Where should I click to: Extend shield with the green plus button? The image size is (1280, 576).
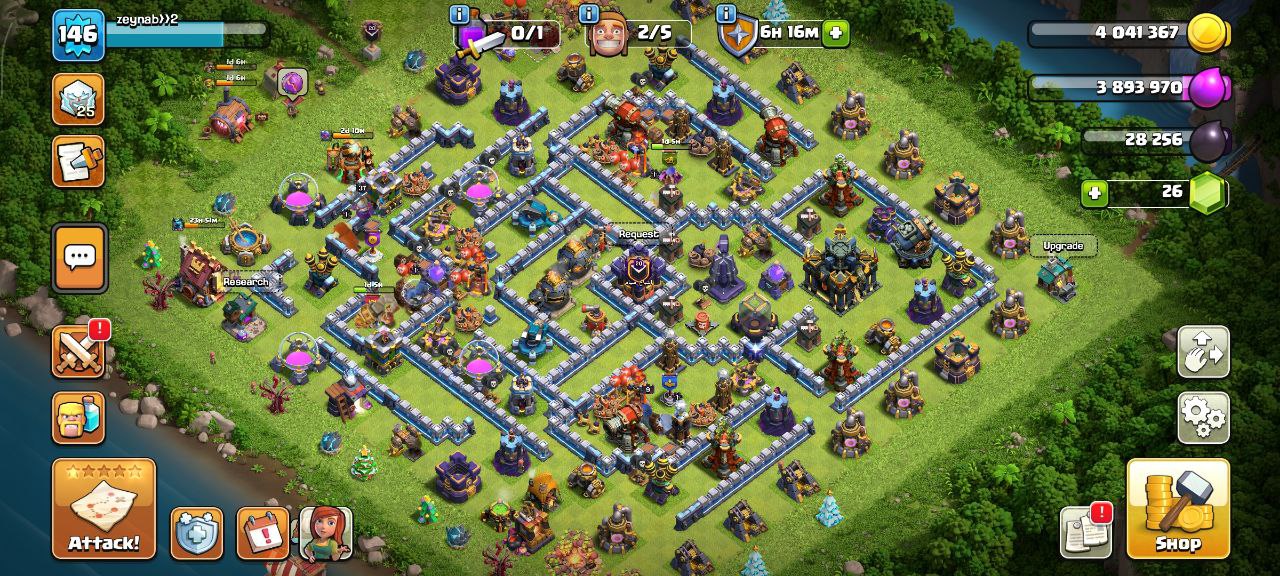836,33
